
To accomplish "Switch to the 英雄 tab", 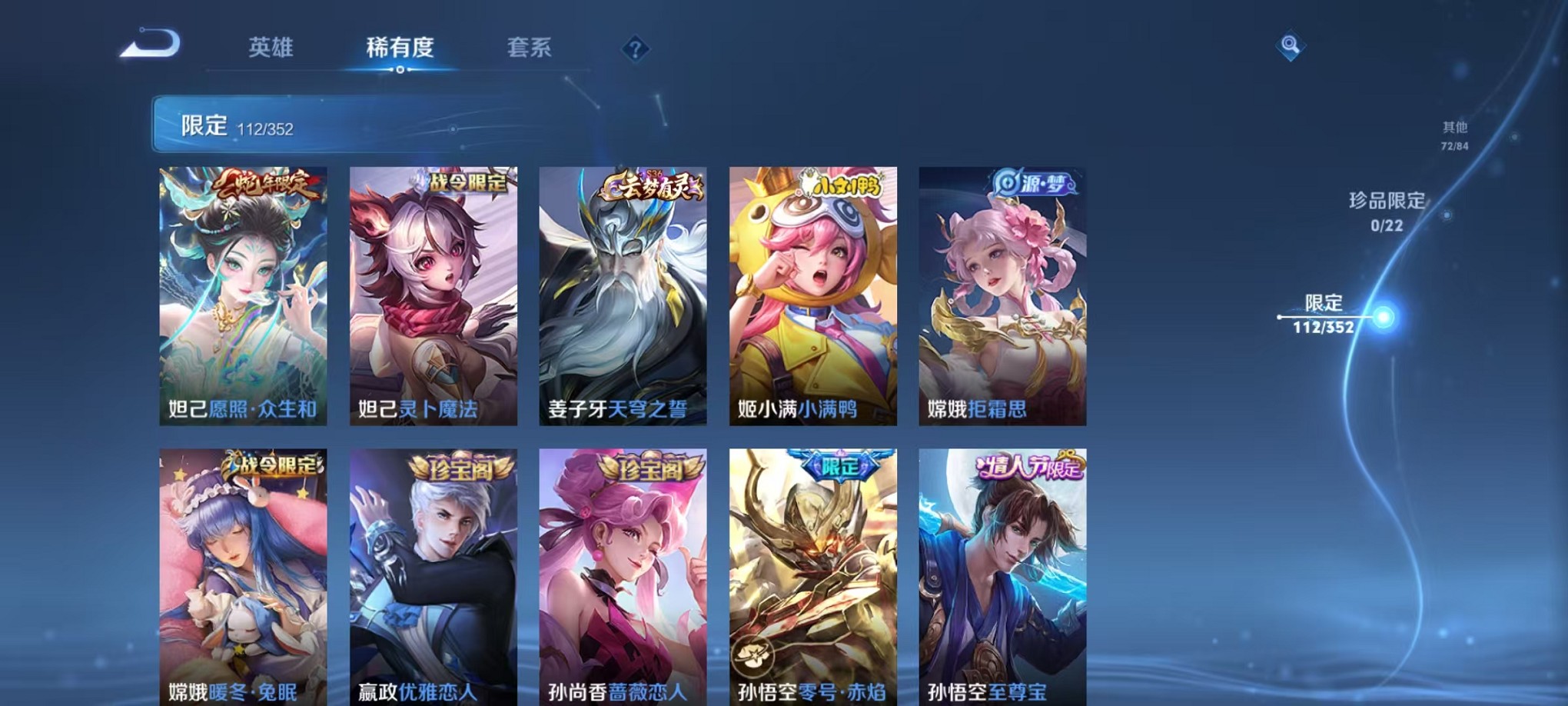I will point(269,48).
